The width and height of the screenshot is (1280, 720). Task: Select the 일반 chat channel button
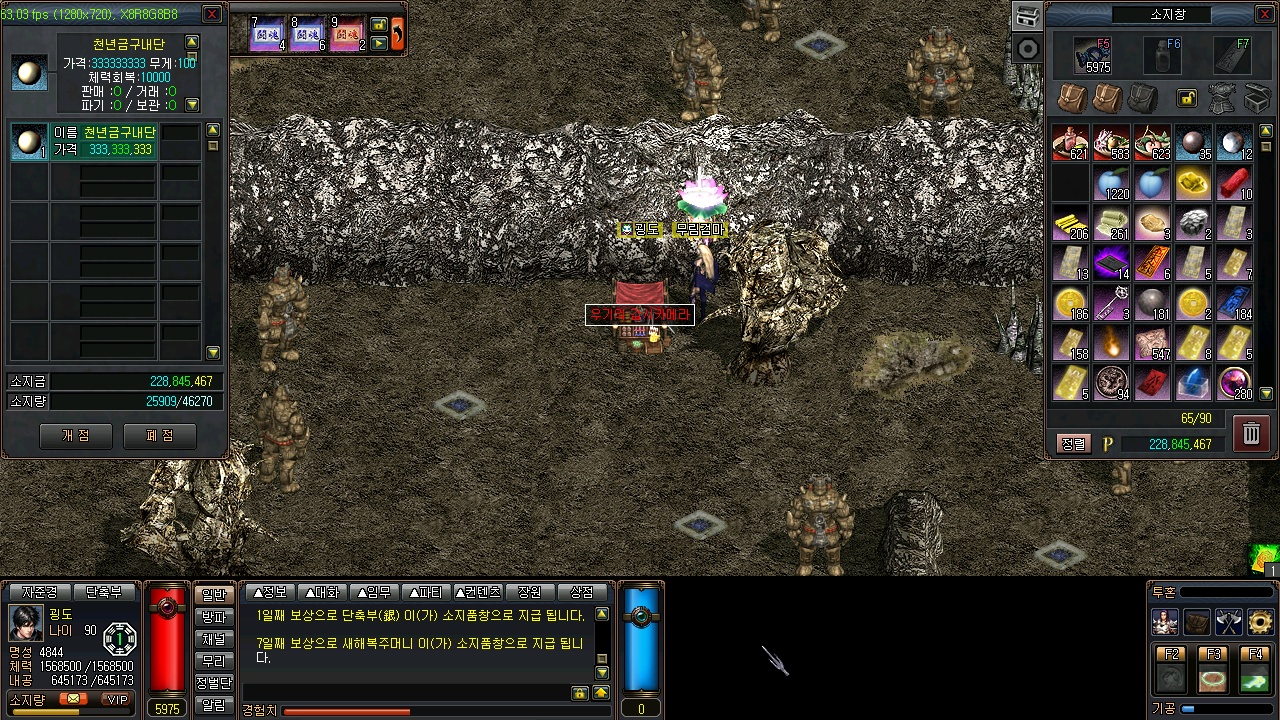214,595
